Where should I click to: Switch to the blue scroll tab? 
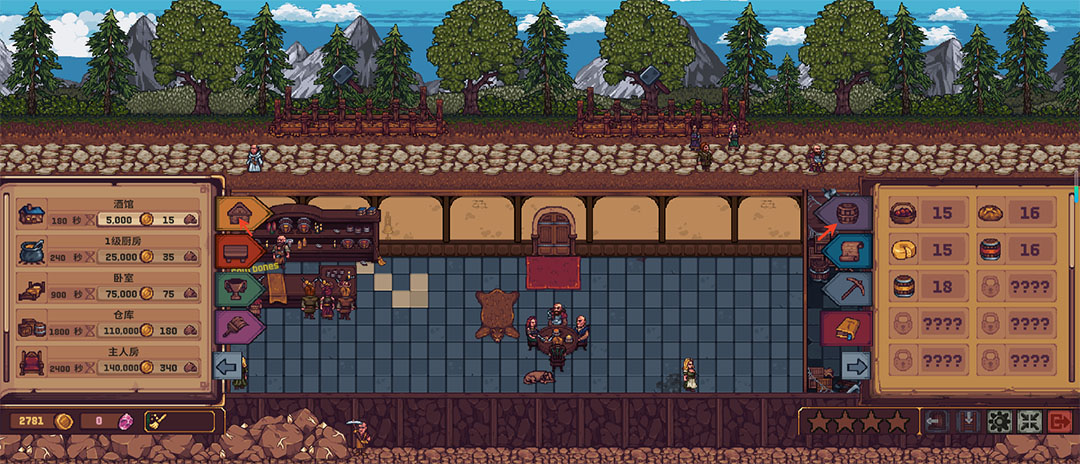[847, 250]
